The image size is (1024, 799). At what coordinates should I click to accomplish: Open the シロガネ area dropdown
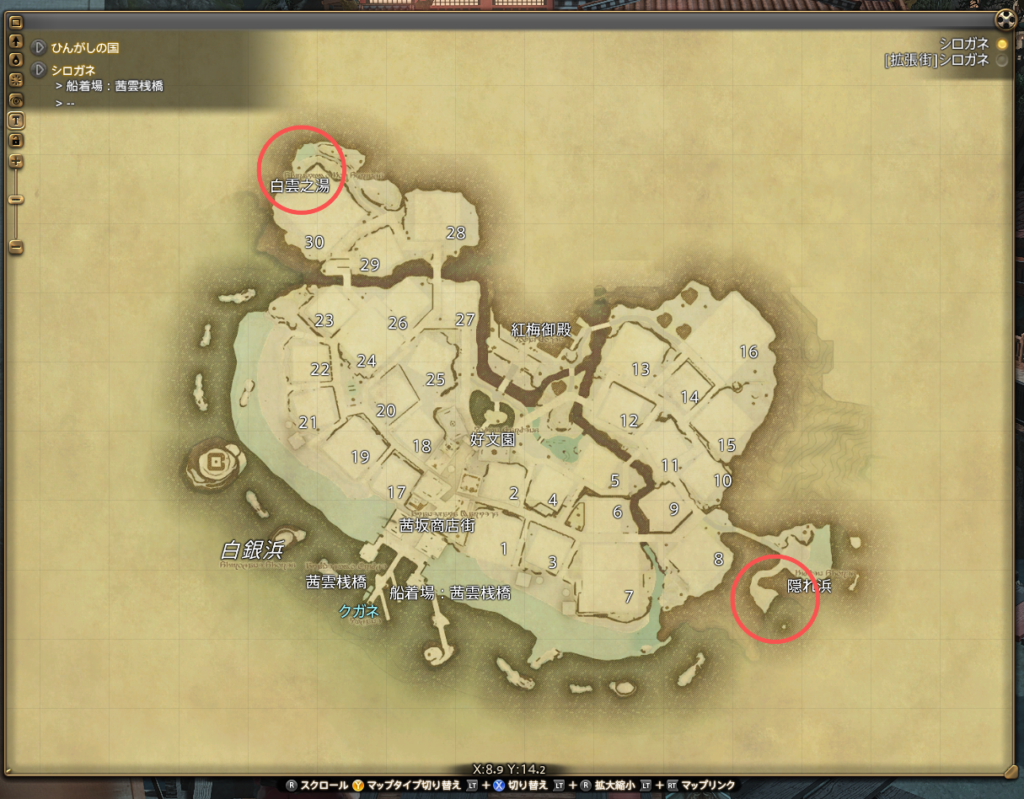[x=39, y=70]
